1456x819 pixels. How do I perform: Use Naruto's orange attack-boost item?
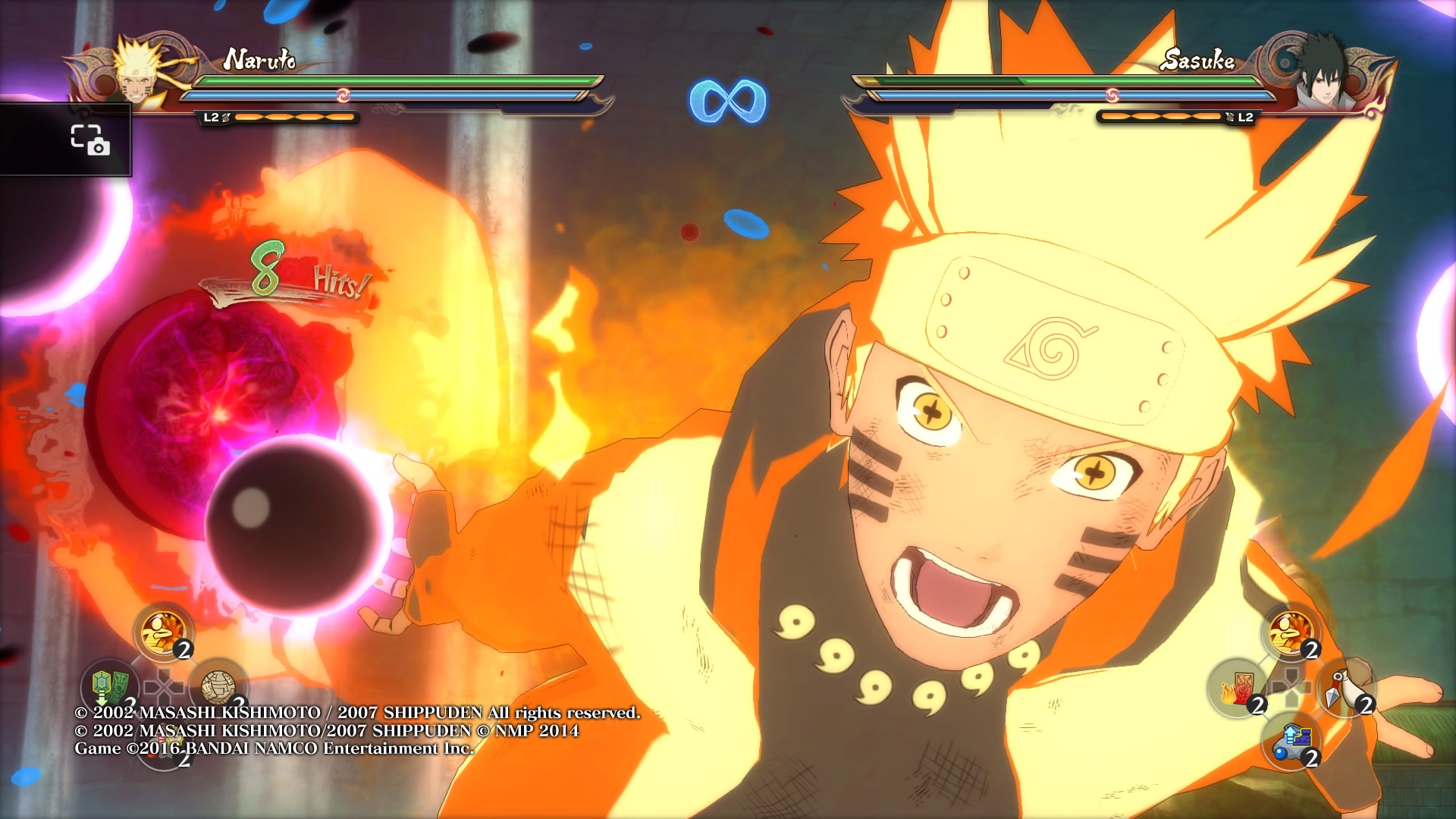pos(163,632)
